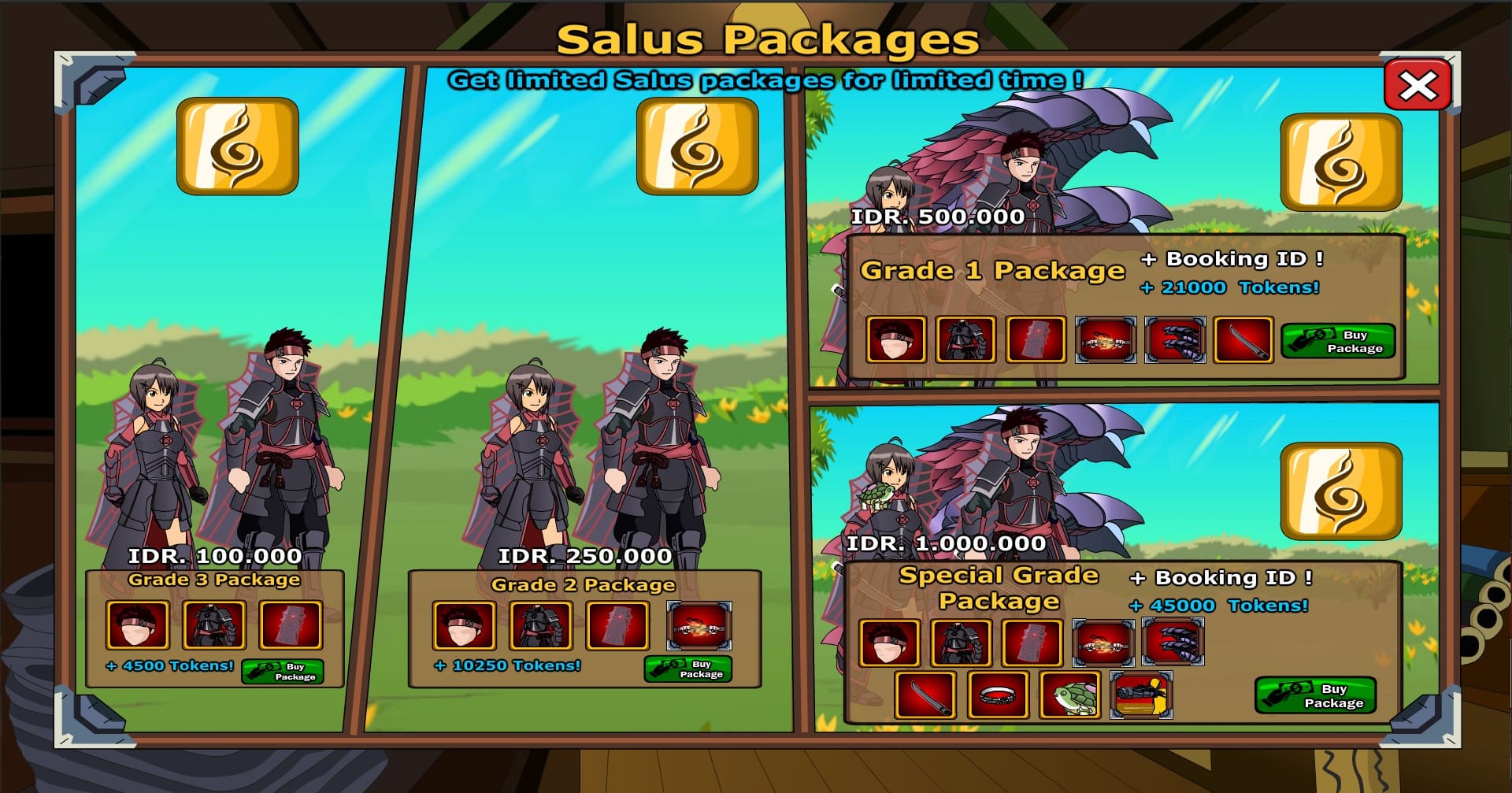Click the flame emblem inside the Special Grade panel
The height and width of the screenshot is (793, 1512).
(x=1342, y=490)
